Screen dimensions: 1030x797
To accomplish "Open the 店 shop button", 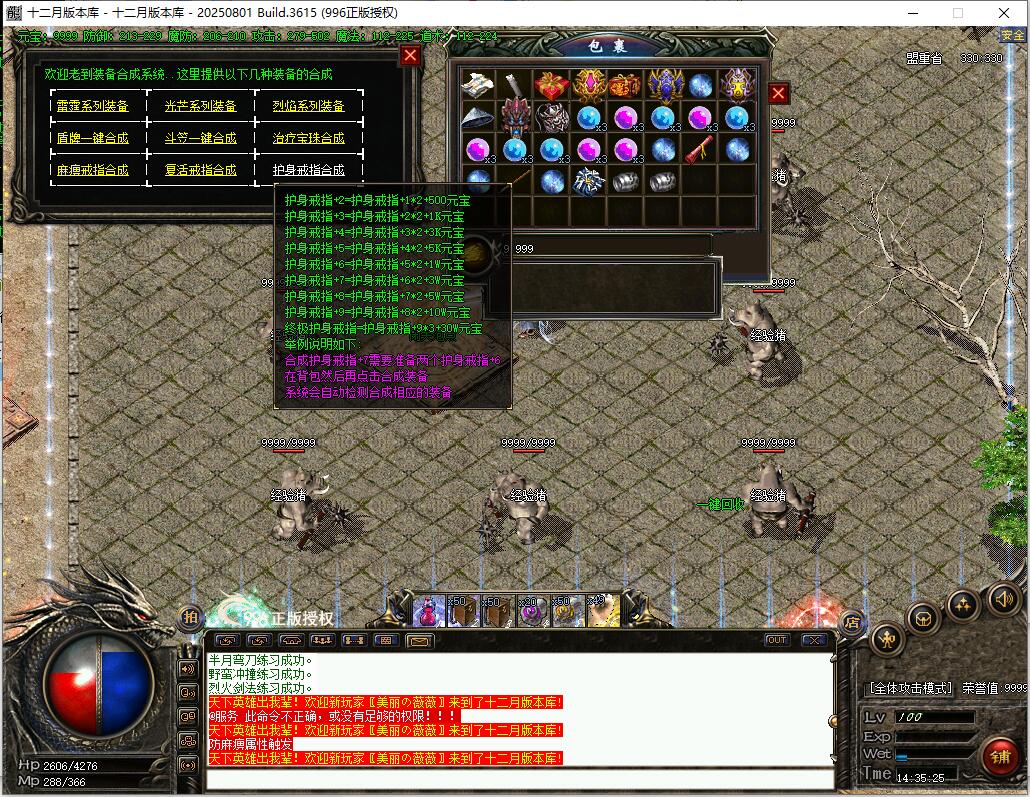I will click(852, 622).
